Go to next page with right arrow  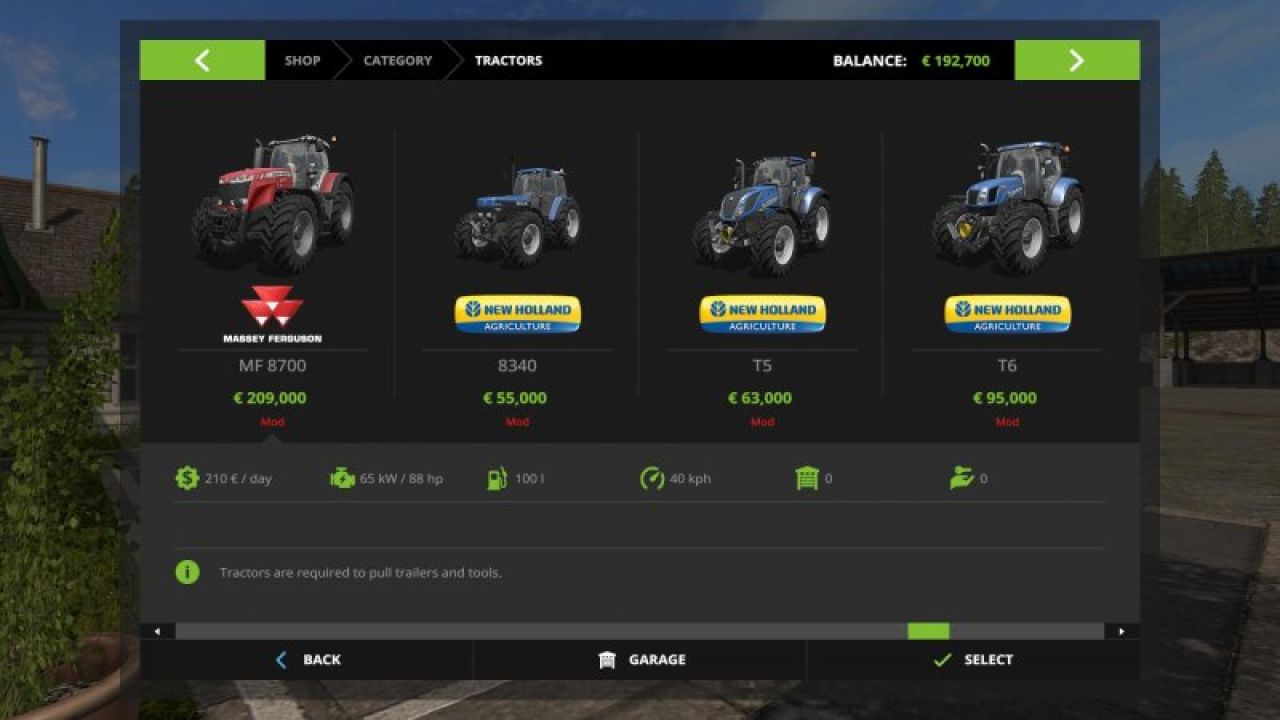[x=1076, y=60]
